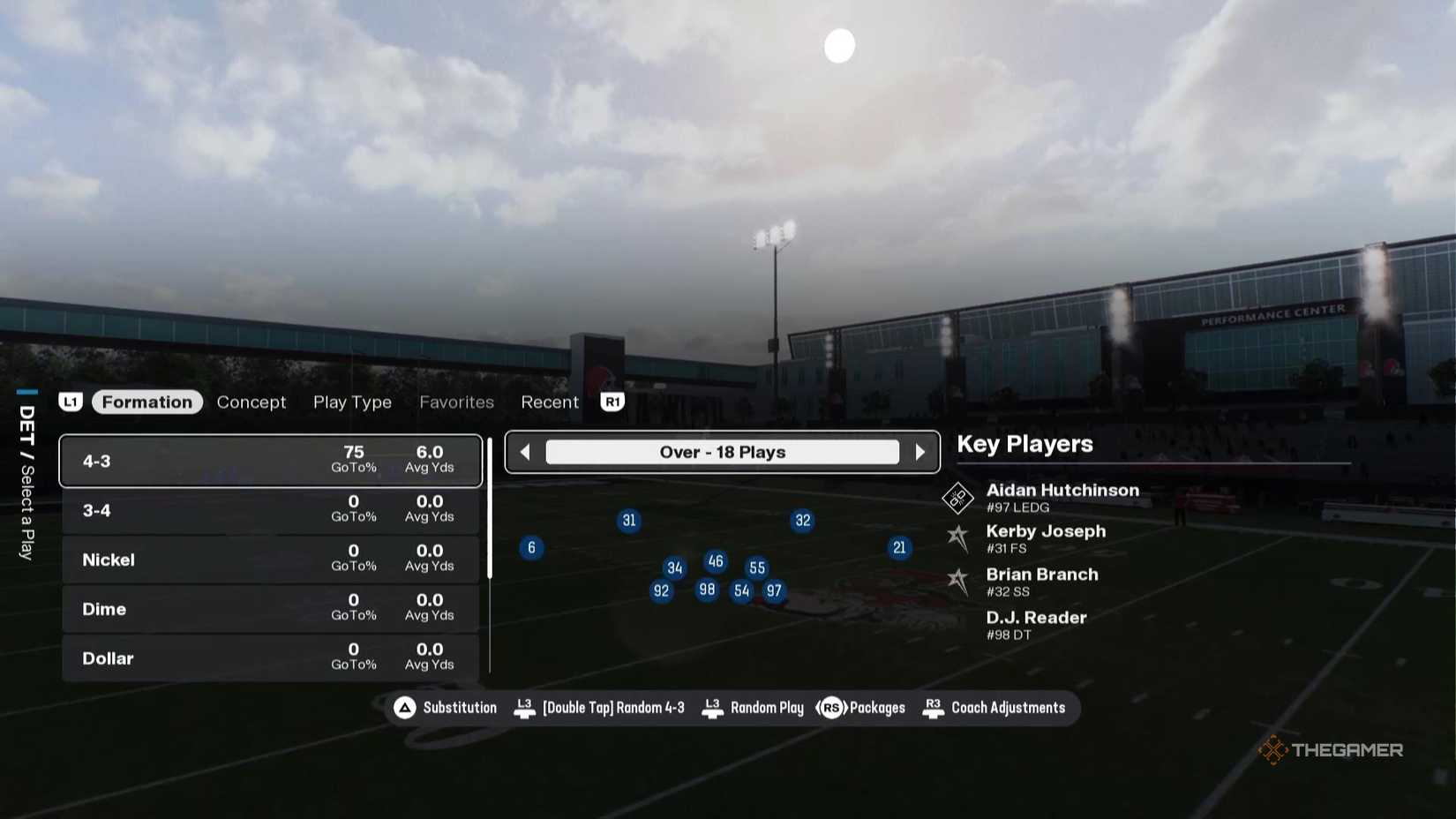Click Aidan Hutchinson's X-Factor diamond badge
This screenshot has width=1456, height=819.
point(957,498)
